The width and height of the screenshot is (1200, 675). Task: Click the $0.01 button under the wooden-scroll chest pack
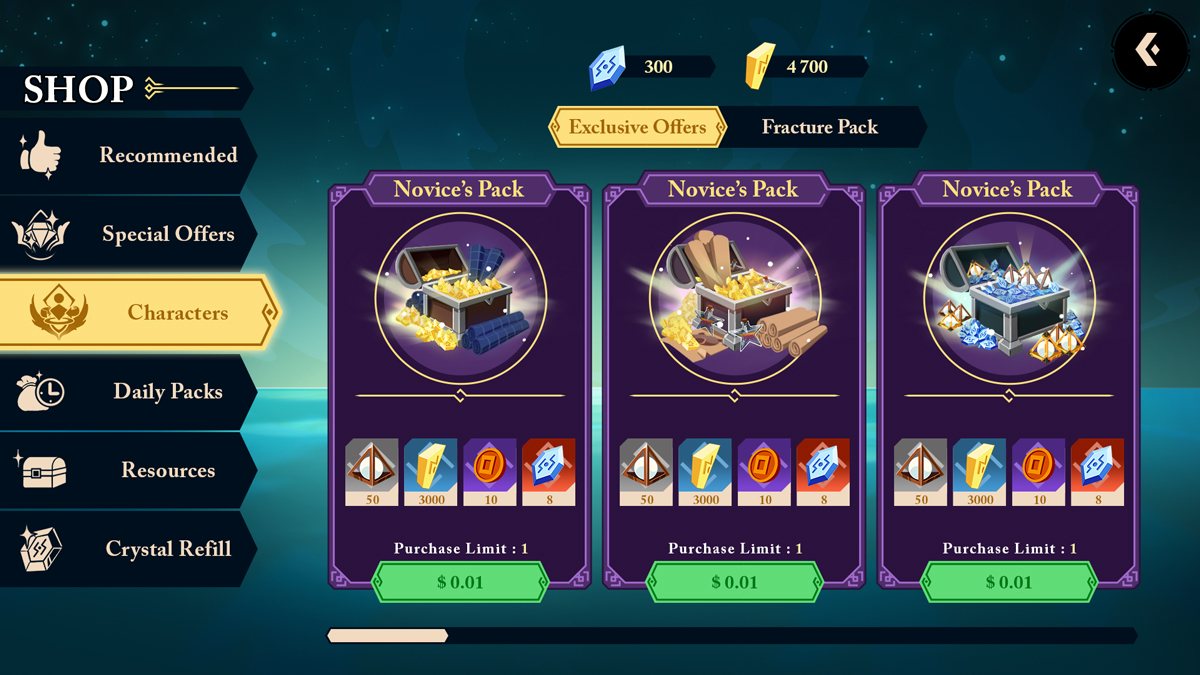click(x=734, y=582)
